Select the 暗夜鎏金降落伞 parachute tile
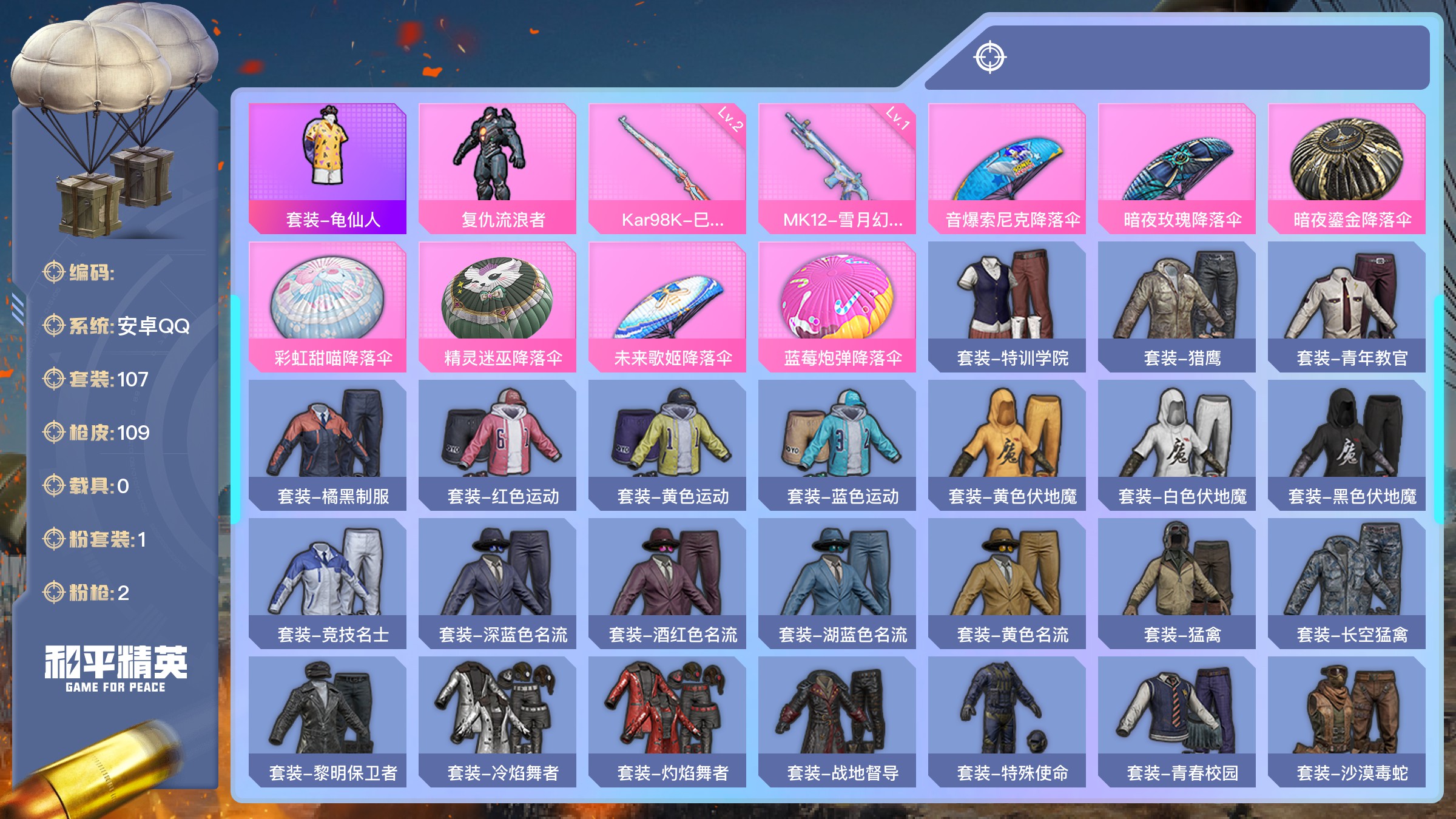Viewport: 1456px width, 819px height. point(1347,168)
